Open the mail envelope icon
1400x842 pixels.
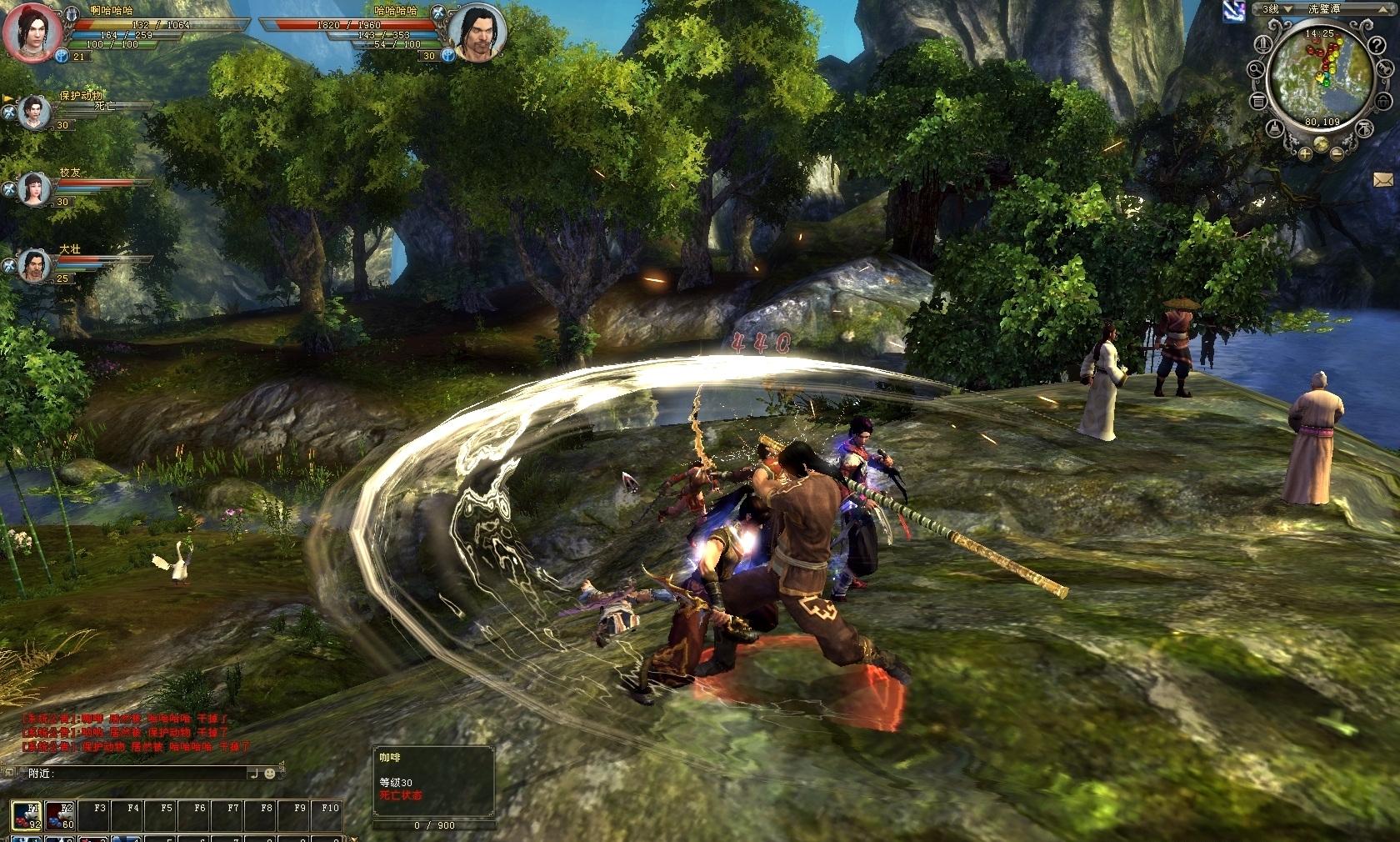pyautogui.click(x=1384, y=178)
